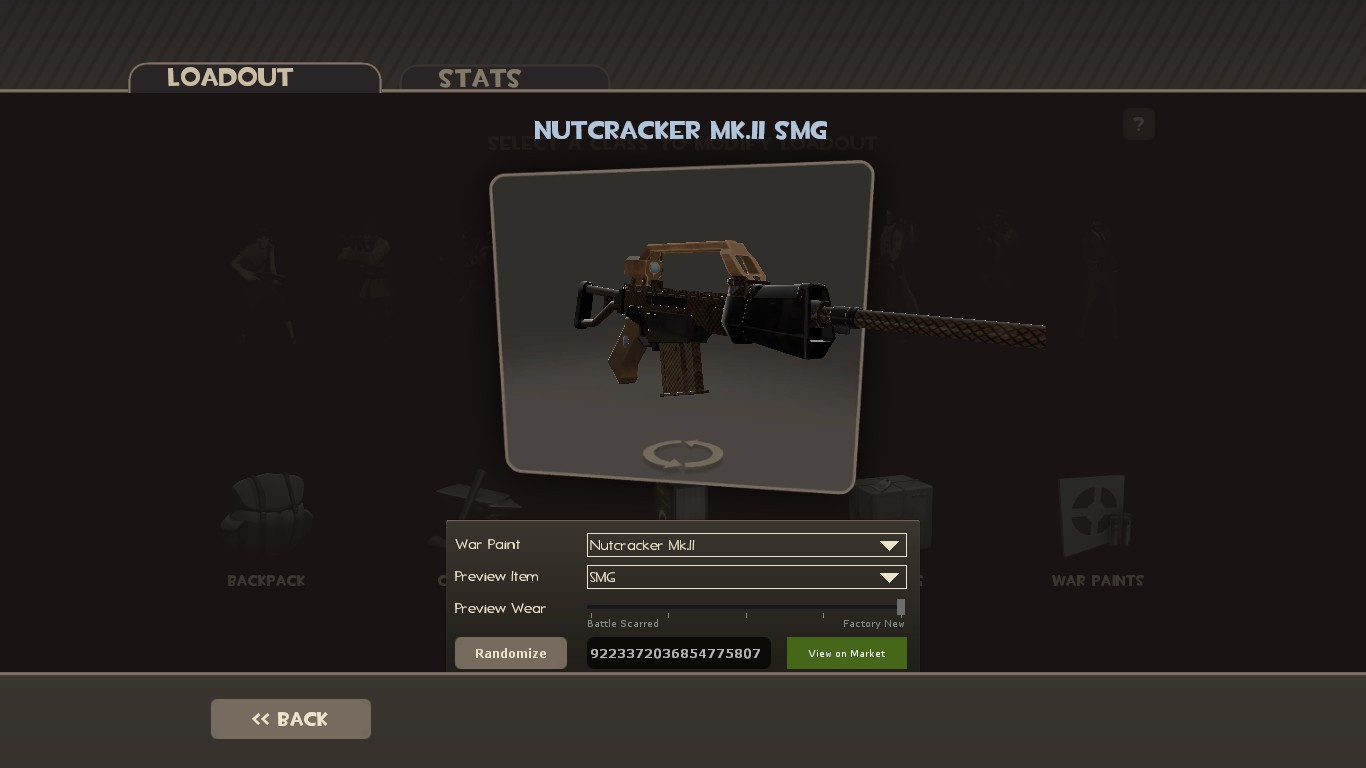Set Preview Wear slider toward Battle Scarred
The height and width of the screenshot is (768, 1366).
coord(590,607)
